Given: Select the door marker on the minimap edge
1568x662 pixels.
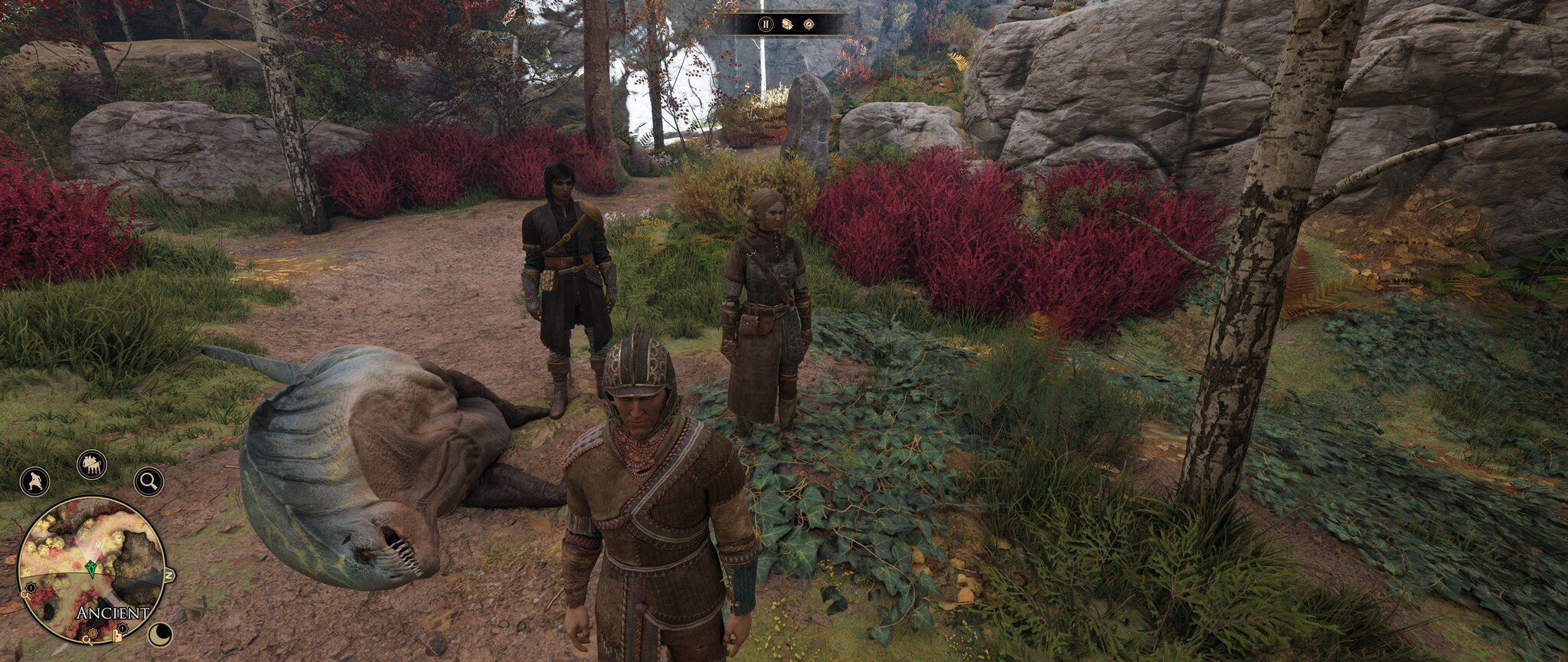Looking at the screenshot, I should [118, 635].
